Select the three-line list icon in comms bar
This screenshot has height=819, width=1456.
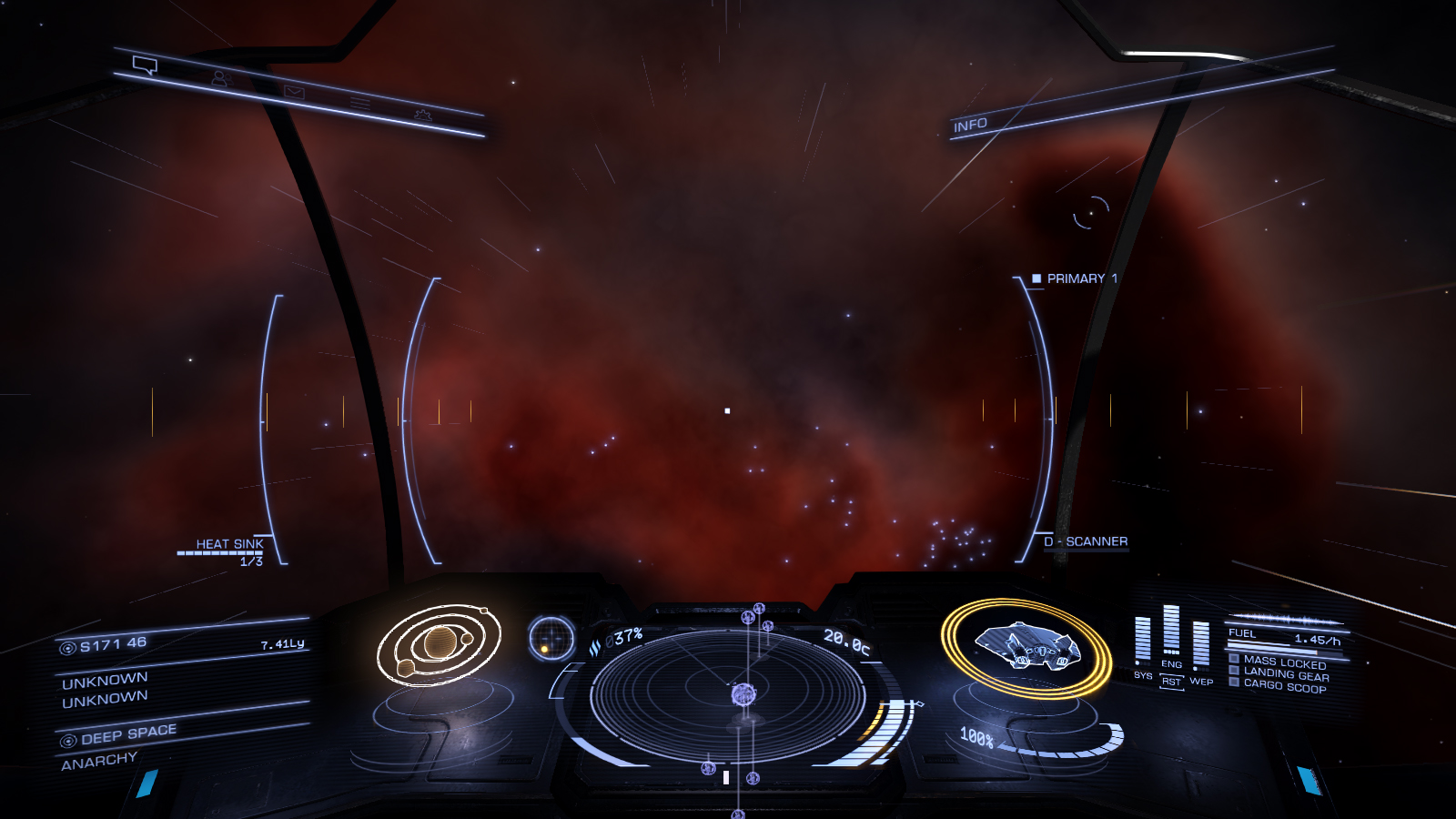click(360, 103)
